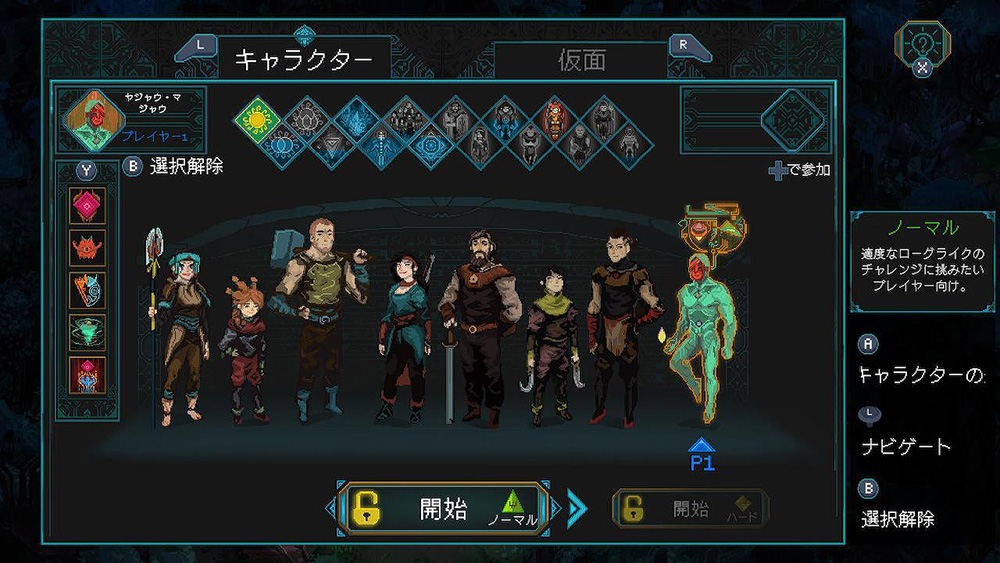Click the empty second player slot panel
The image size is (1000, 563).
(x=756, y=120)
